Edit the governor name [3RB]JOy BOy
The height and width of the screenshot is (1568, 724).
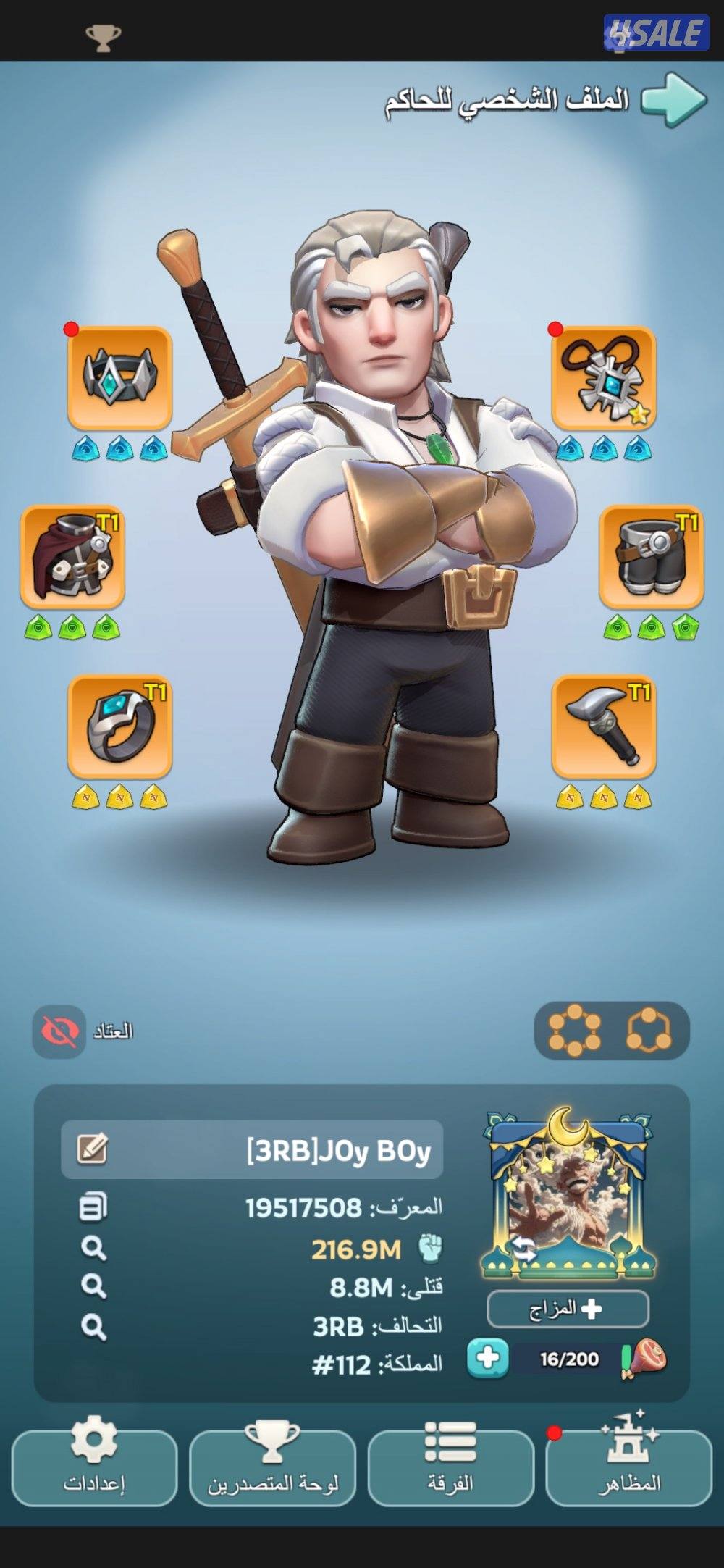[x=93, y=1149]
